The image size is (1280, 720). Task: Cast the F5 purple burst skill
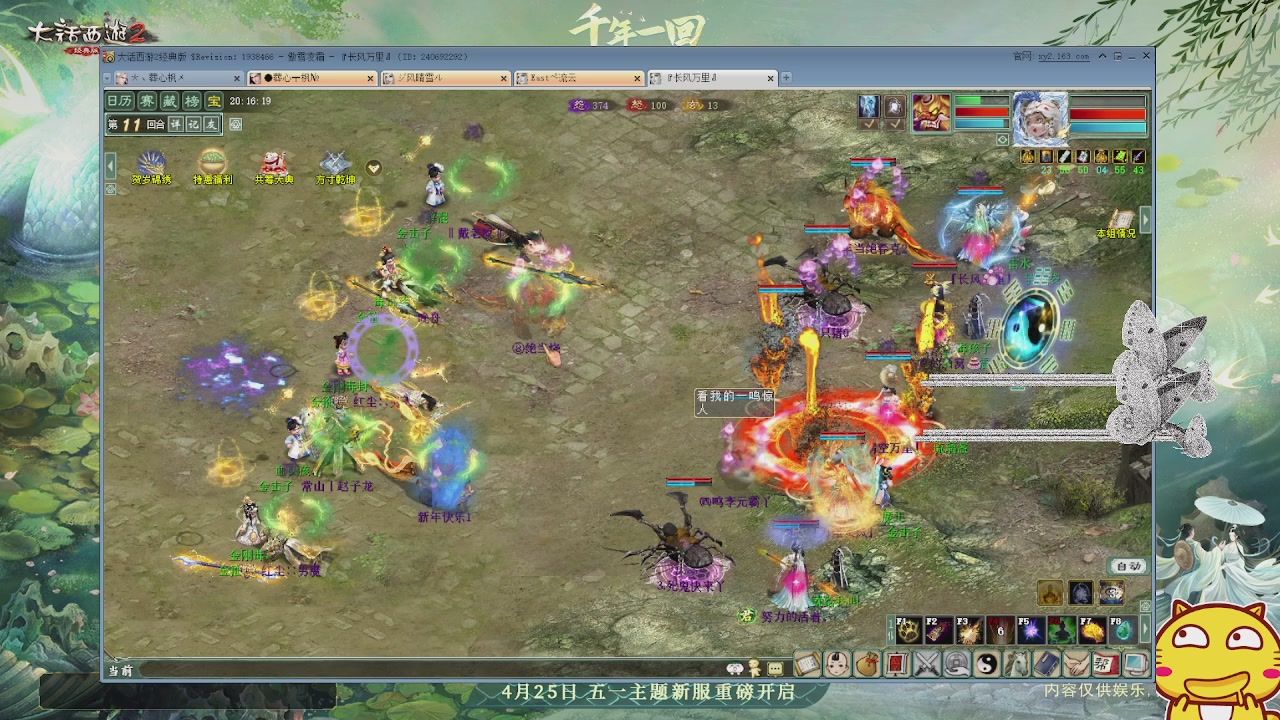pos(1031,630)
